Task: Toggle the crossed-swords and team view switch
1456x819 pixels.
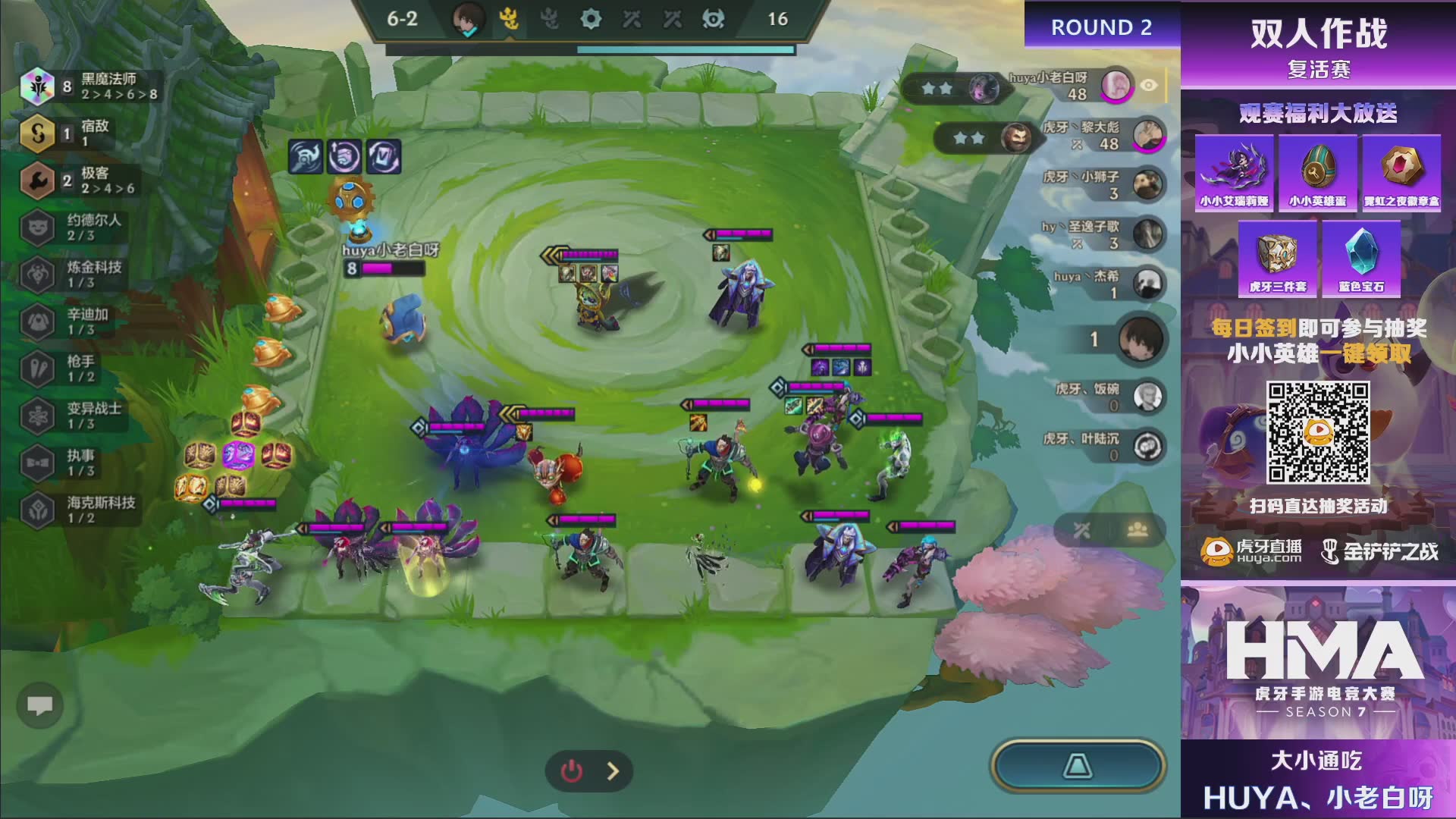Action: pos(1109,531)
